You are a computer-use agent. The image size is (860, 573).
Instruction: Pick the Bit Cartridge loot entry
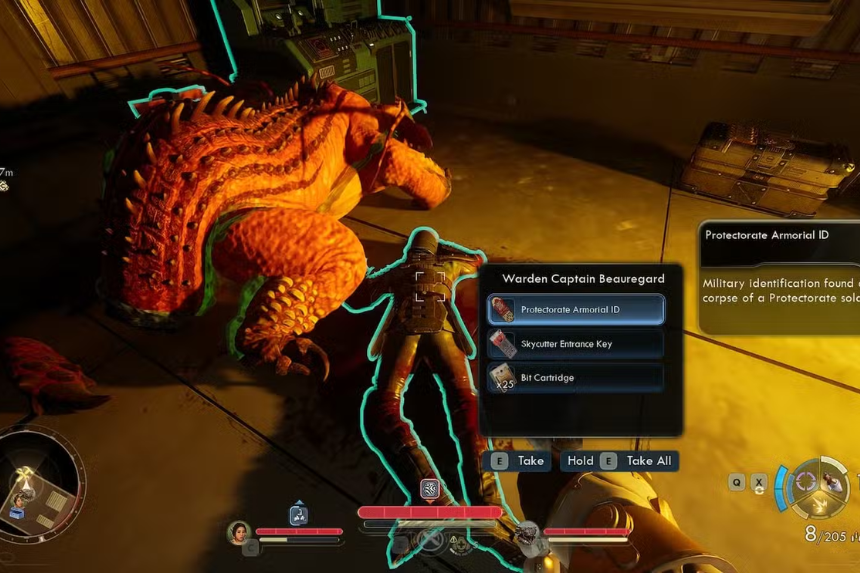[x=575, y=378]
